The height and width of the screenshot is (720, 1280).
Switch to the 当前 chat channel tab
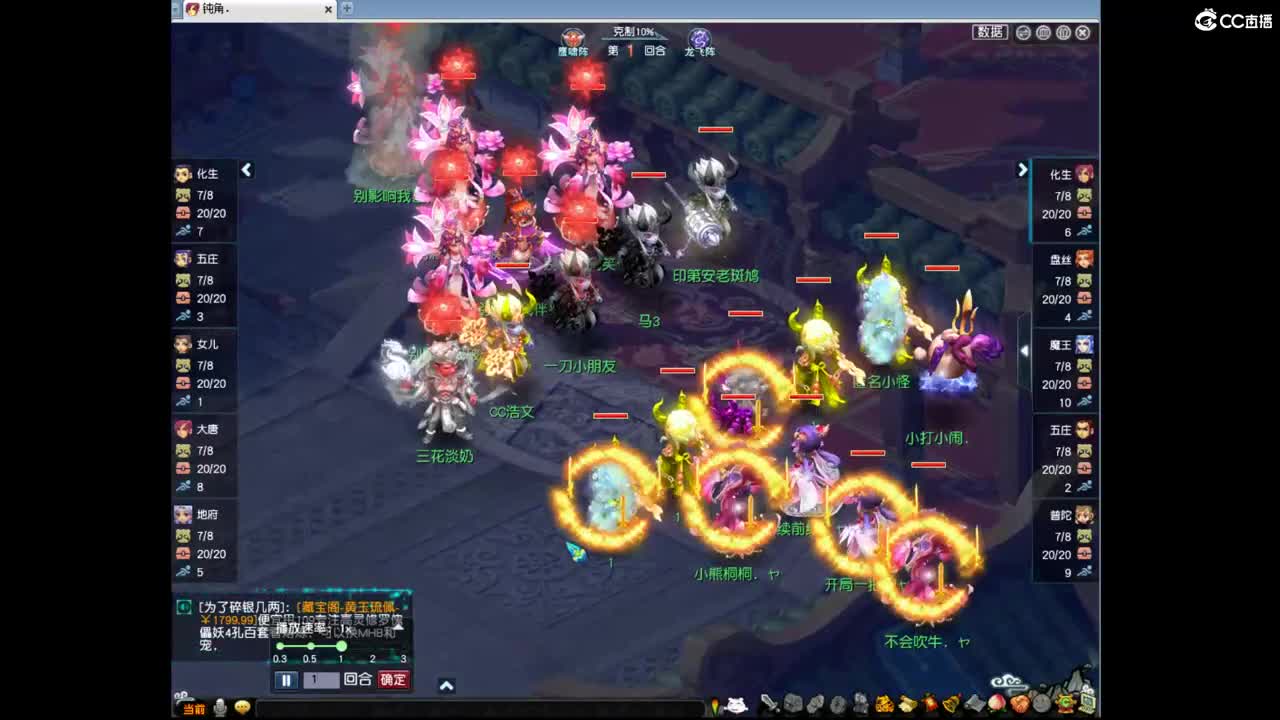click(194, 709)
